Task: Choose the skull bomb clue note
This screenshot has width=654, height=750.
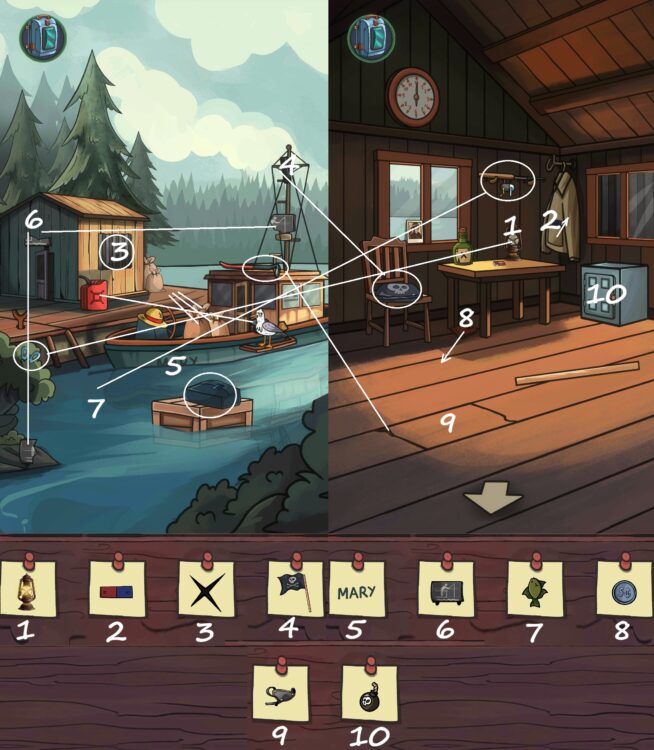Action: pyautogui.click(x=369, y=693)
